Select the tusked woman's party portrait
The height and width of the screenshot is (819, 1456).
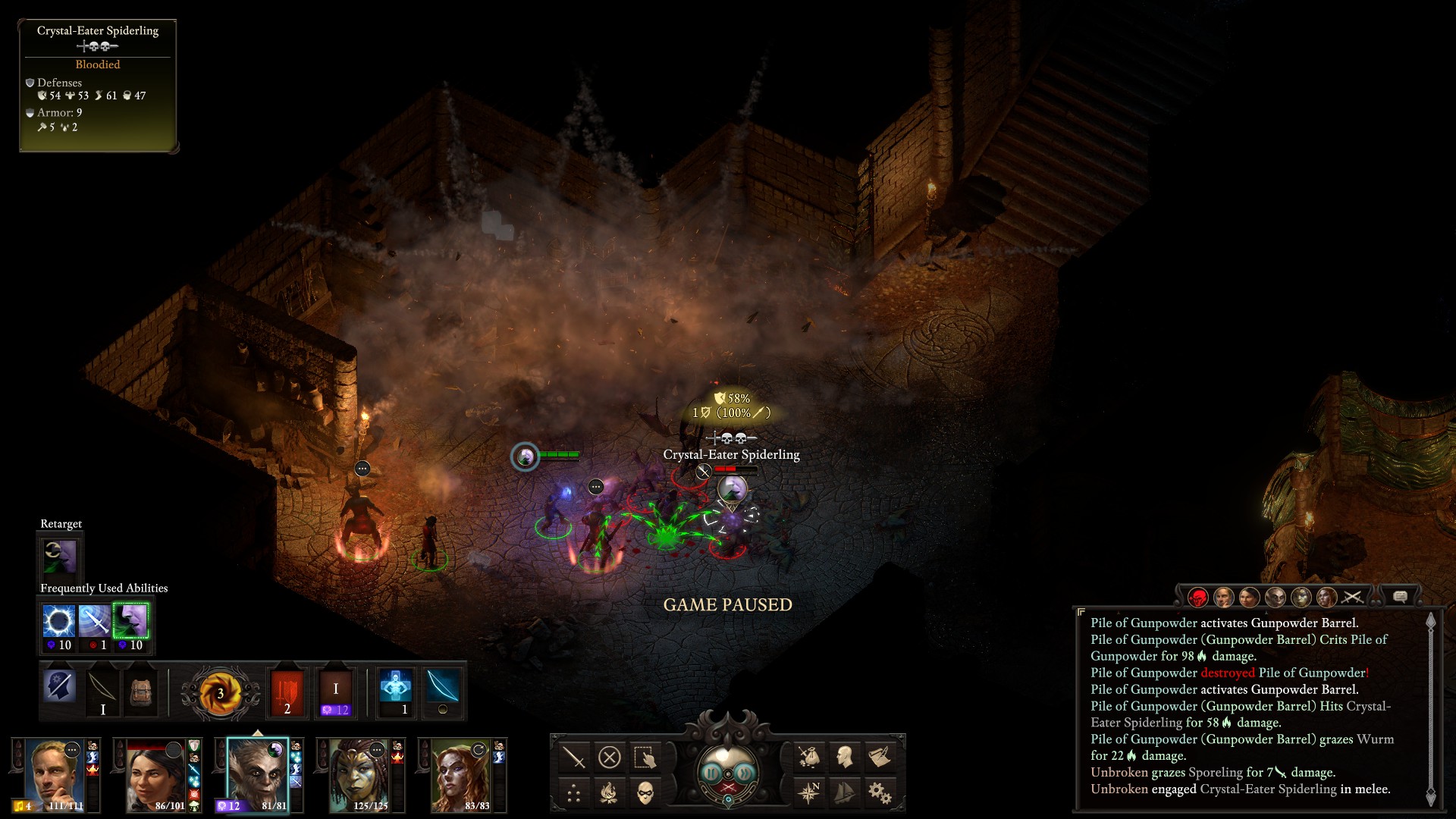359,775
